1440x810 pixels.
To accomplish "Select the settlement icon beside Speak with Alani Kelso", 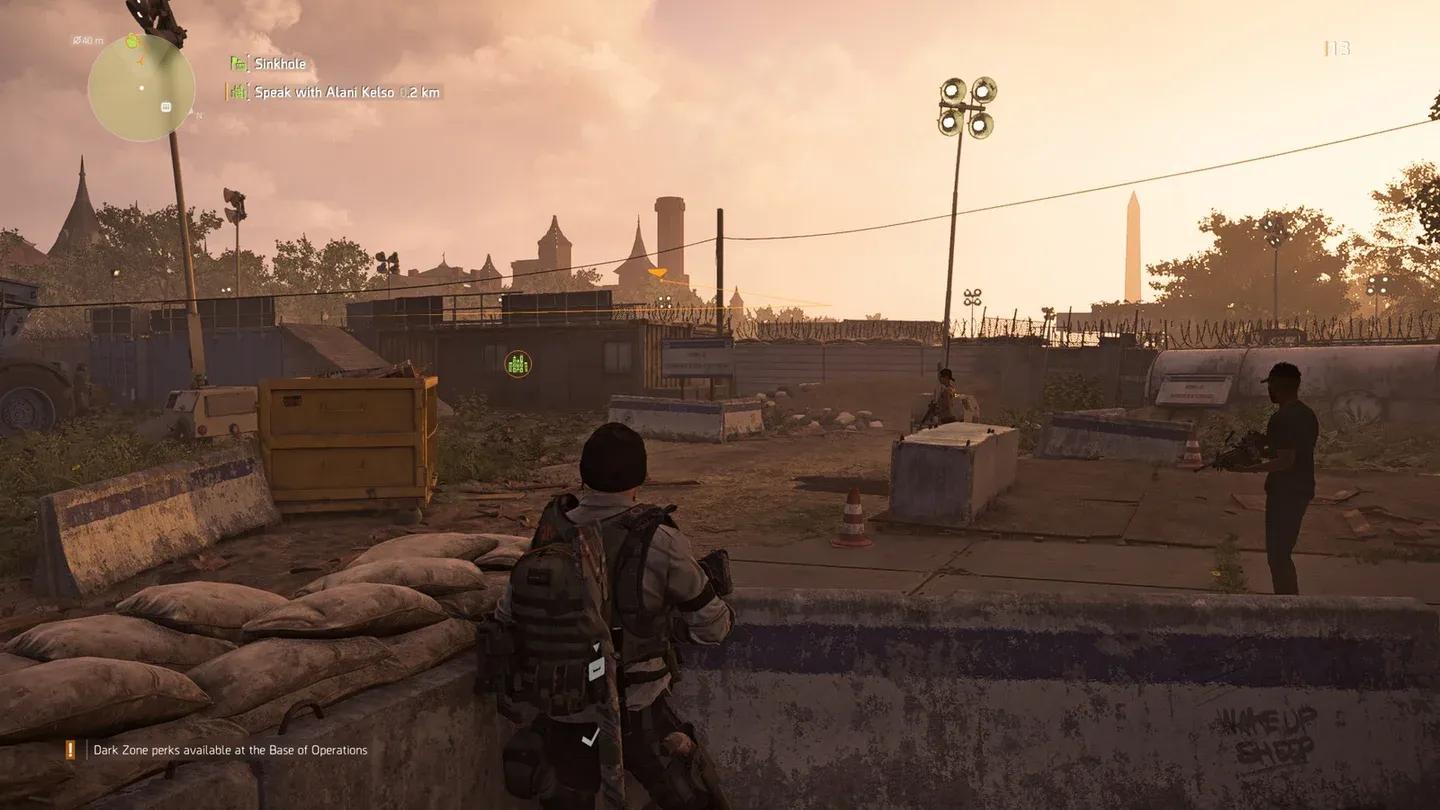I will (x=239, y=91).
